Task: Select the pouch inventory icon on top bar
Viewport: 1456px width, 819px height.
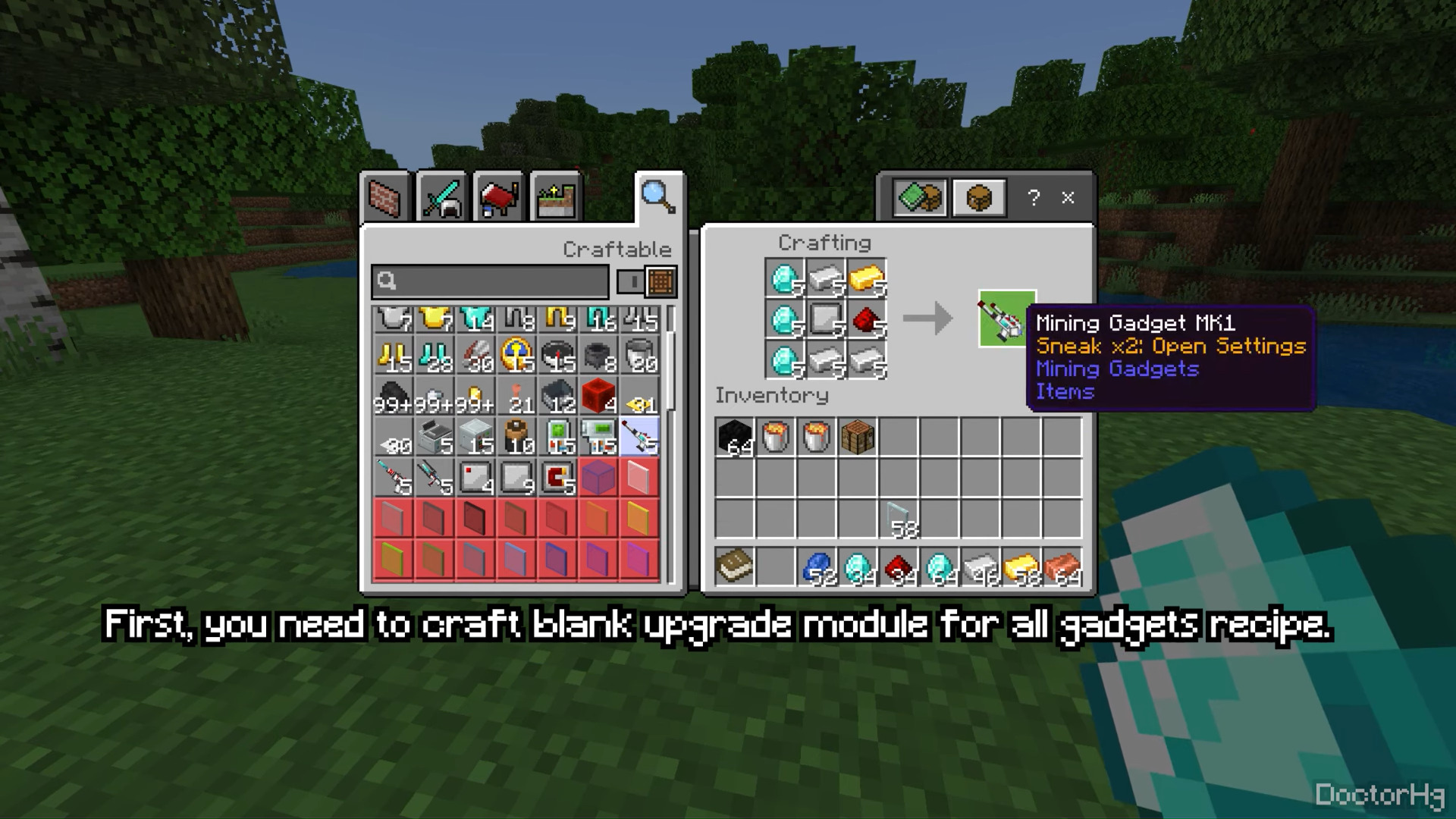Action: (x=978, y=198)
